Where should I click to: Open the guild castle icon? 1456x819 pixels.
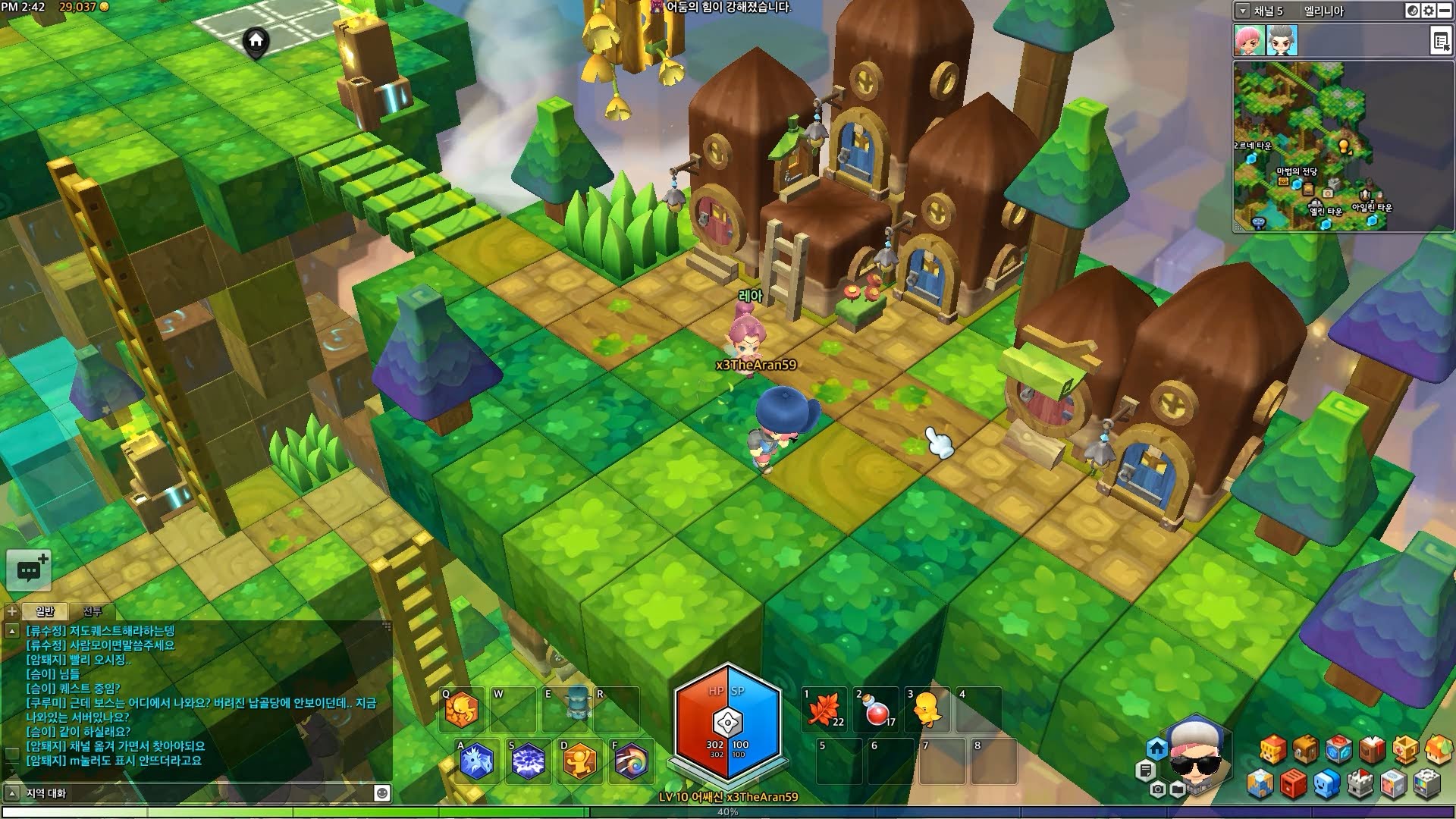1360,785
